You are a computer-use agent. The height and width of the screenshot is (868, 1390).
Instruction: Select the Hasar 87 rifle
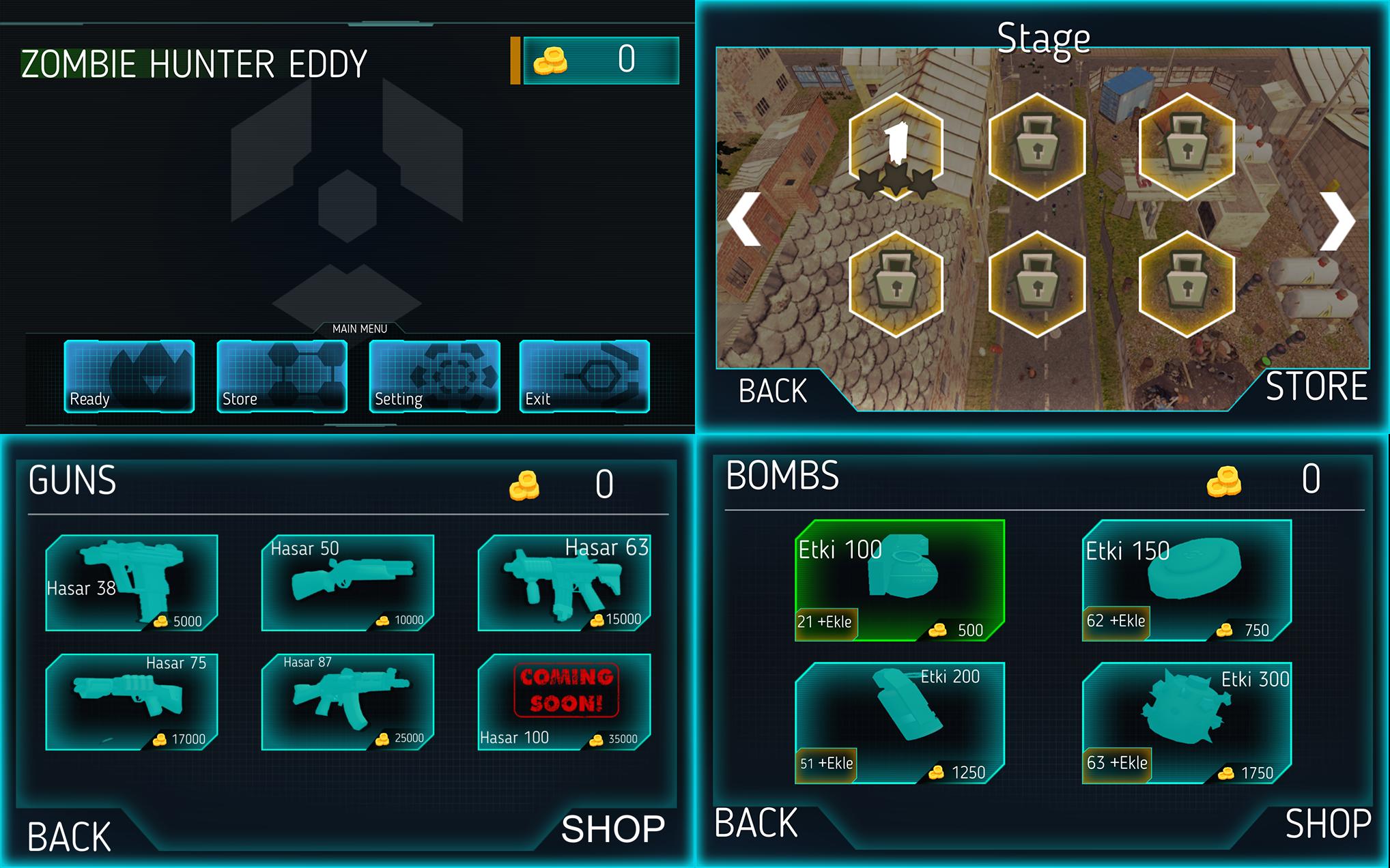pos(348,703)
